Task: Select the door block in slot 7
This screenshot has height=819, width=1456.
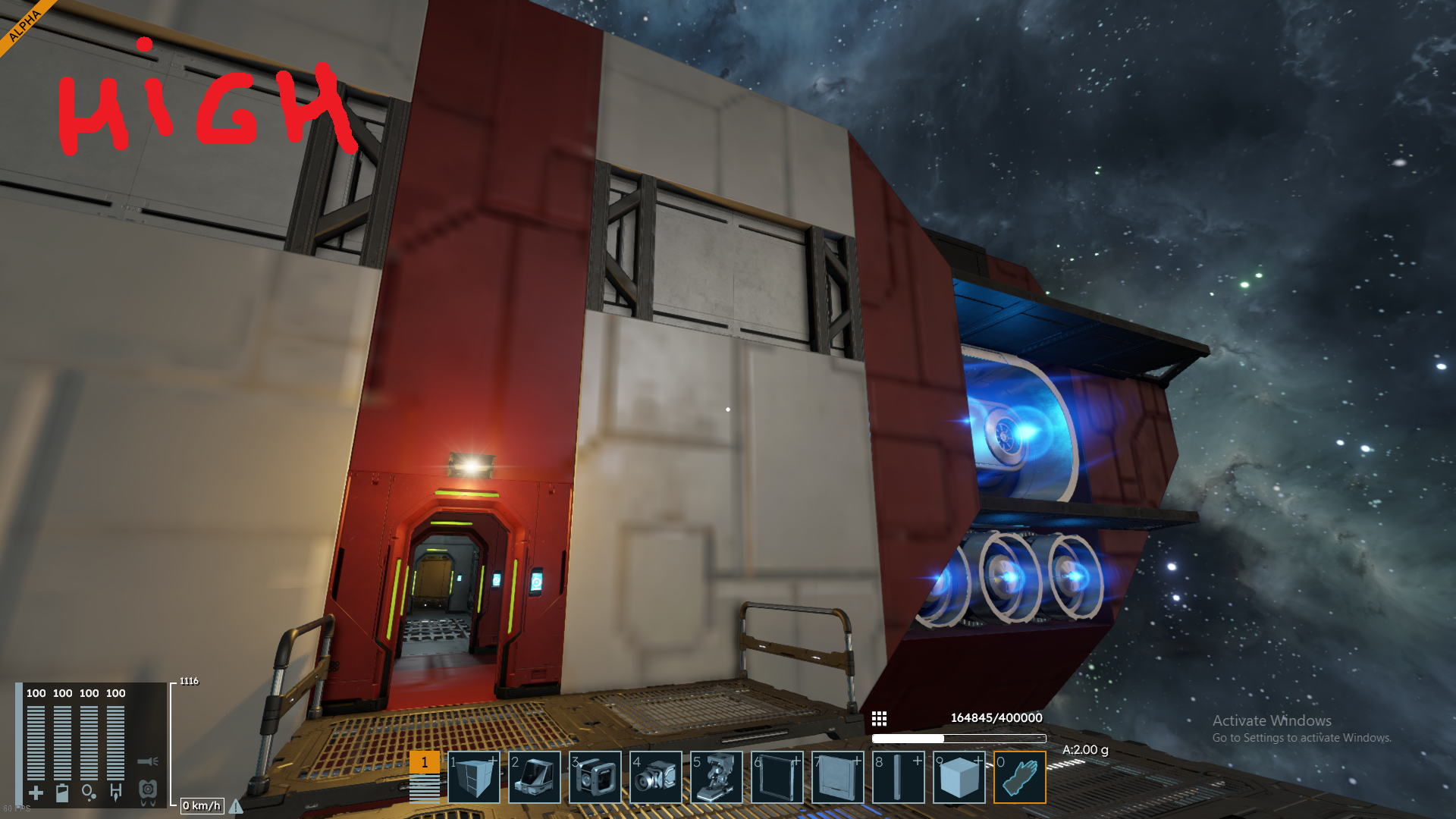Action: pyautogui.click(x=838, y=777)
